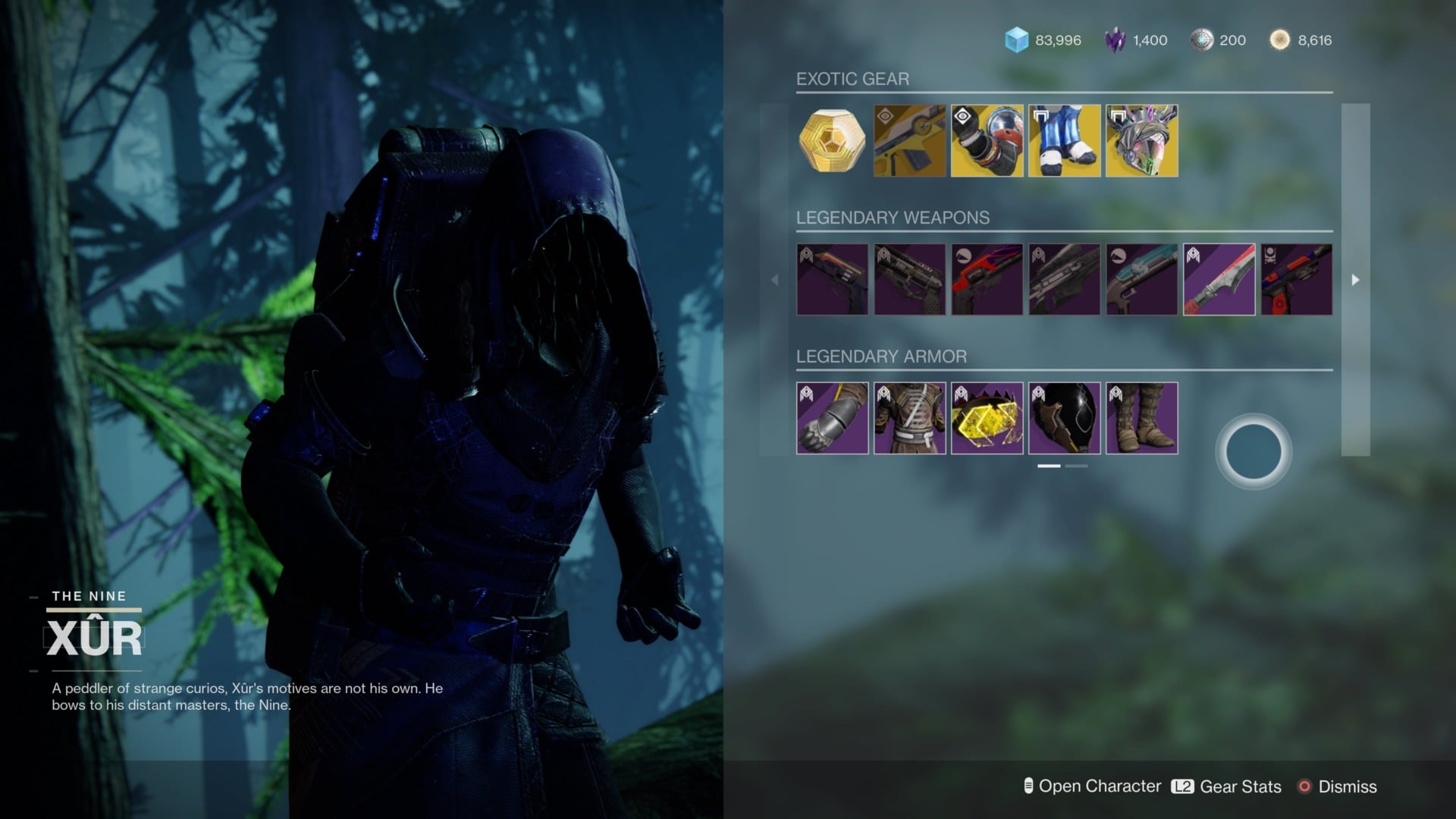Show the next page of Legendary Weapons
Viewport: 1456px width, 819px height.
[1356, 279]
